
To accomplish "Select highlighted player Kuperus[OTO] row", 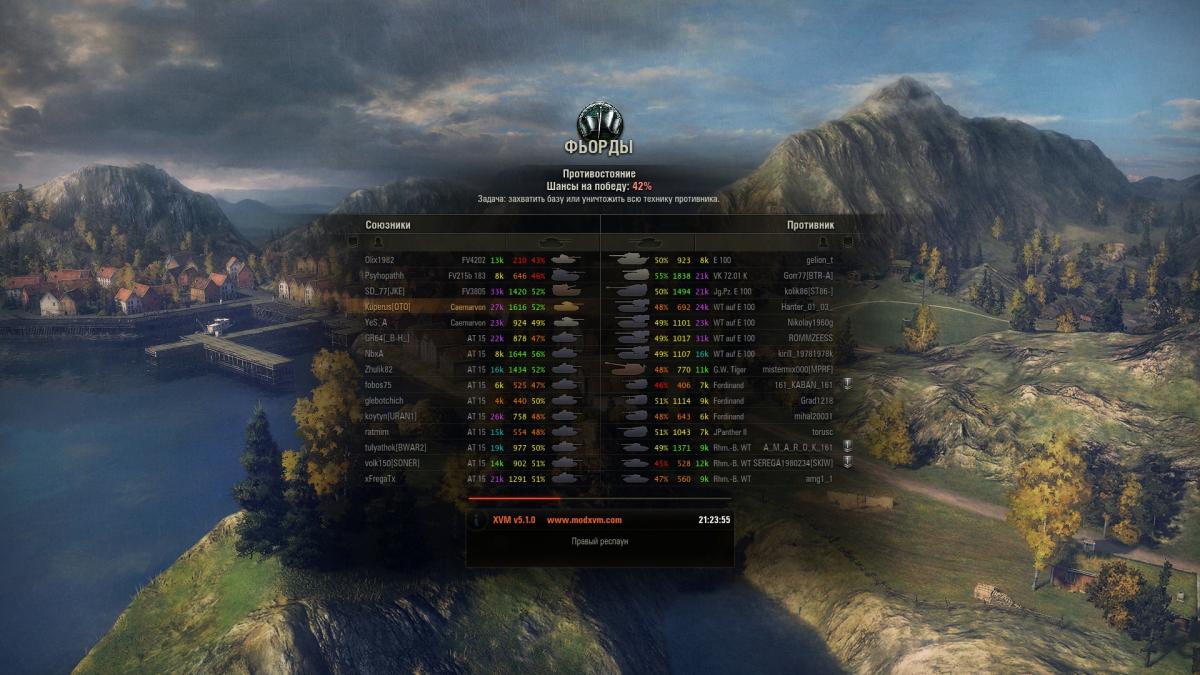I will [388, 307].
